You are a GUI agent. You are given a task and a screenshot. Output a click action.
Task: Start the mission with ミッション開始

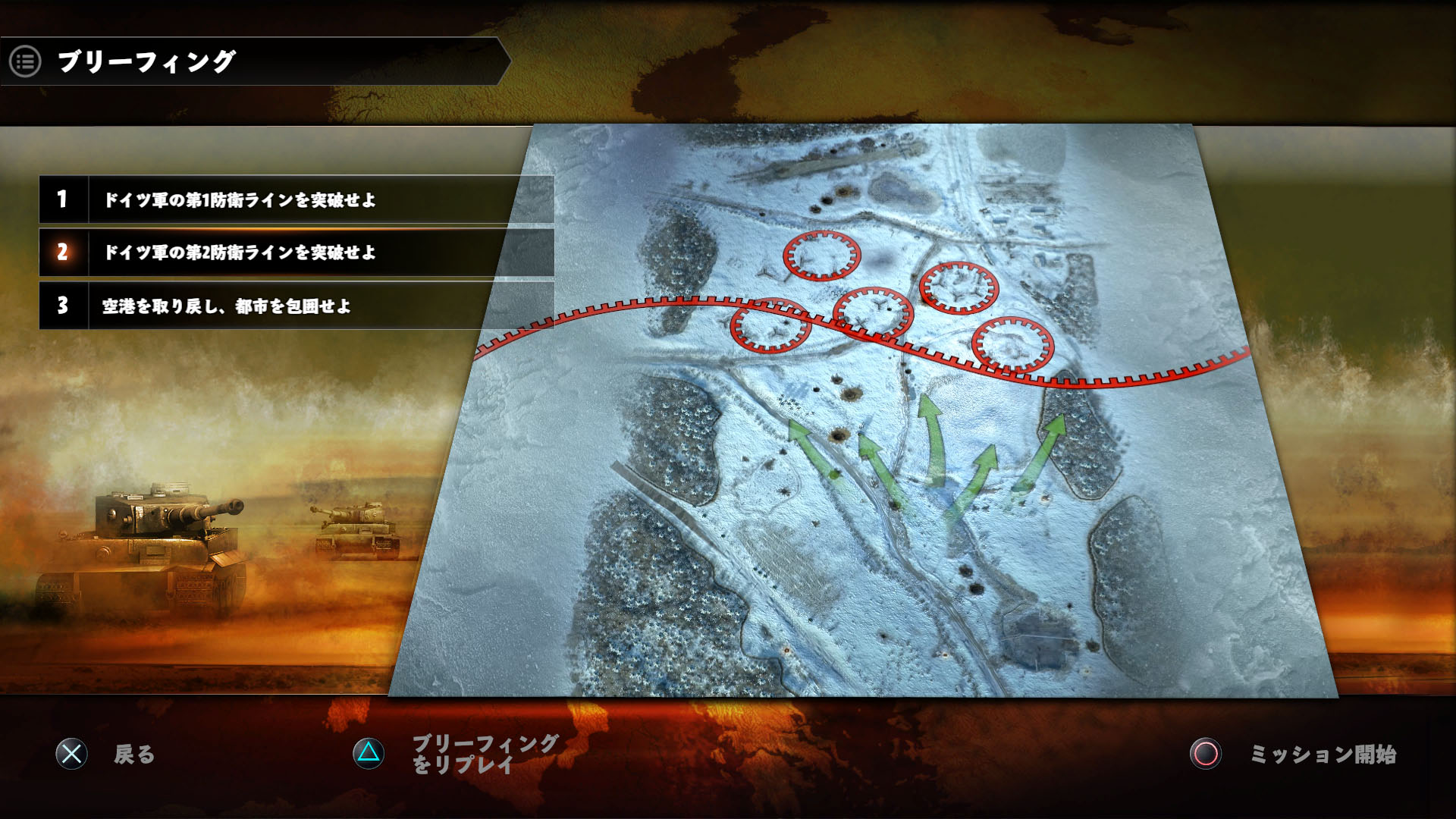(x=1294, y=754)
